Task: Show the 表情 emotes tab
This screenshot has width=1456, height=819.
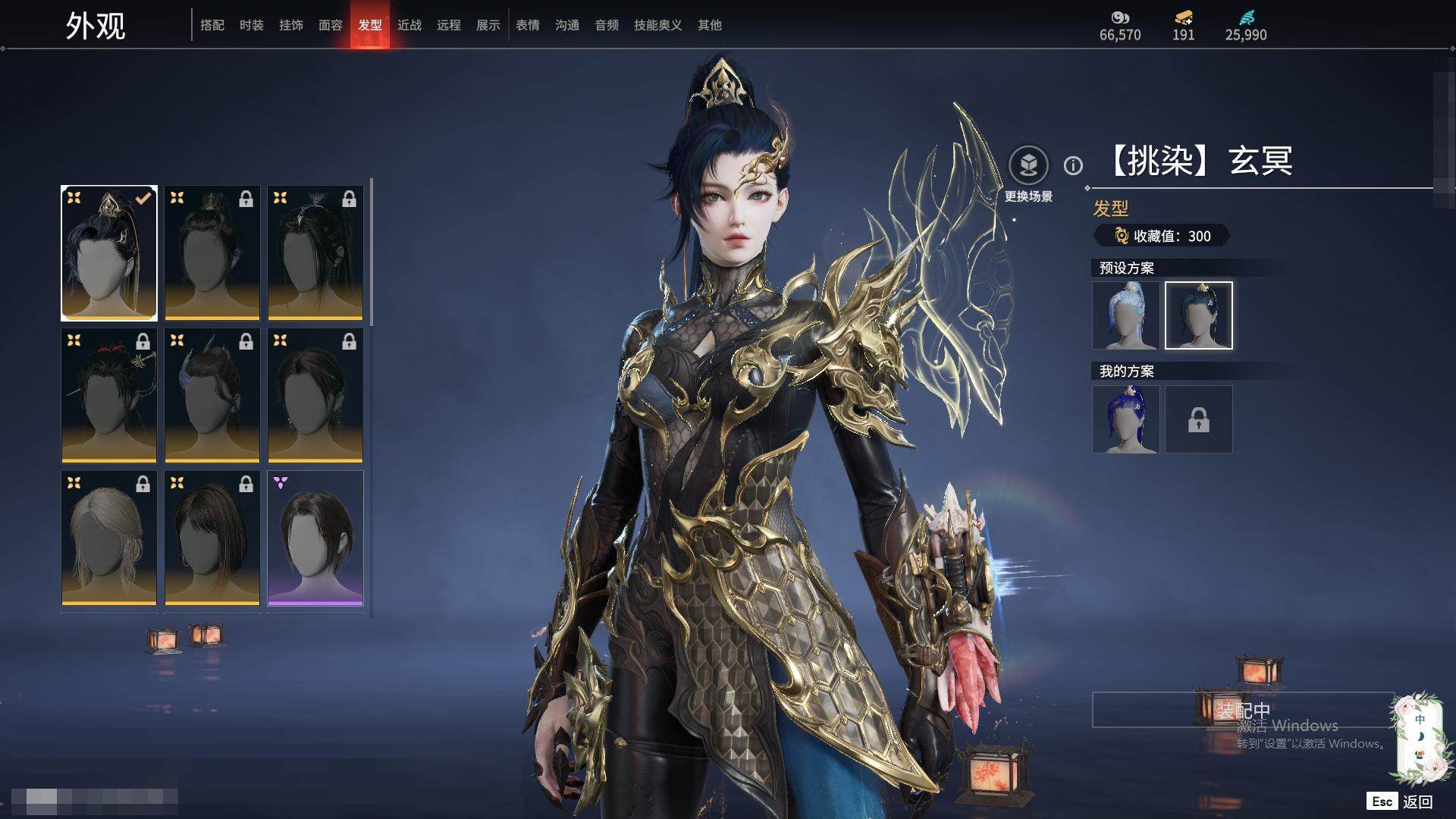Action: [x=528, y=25]
